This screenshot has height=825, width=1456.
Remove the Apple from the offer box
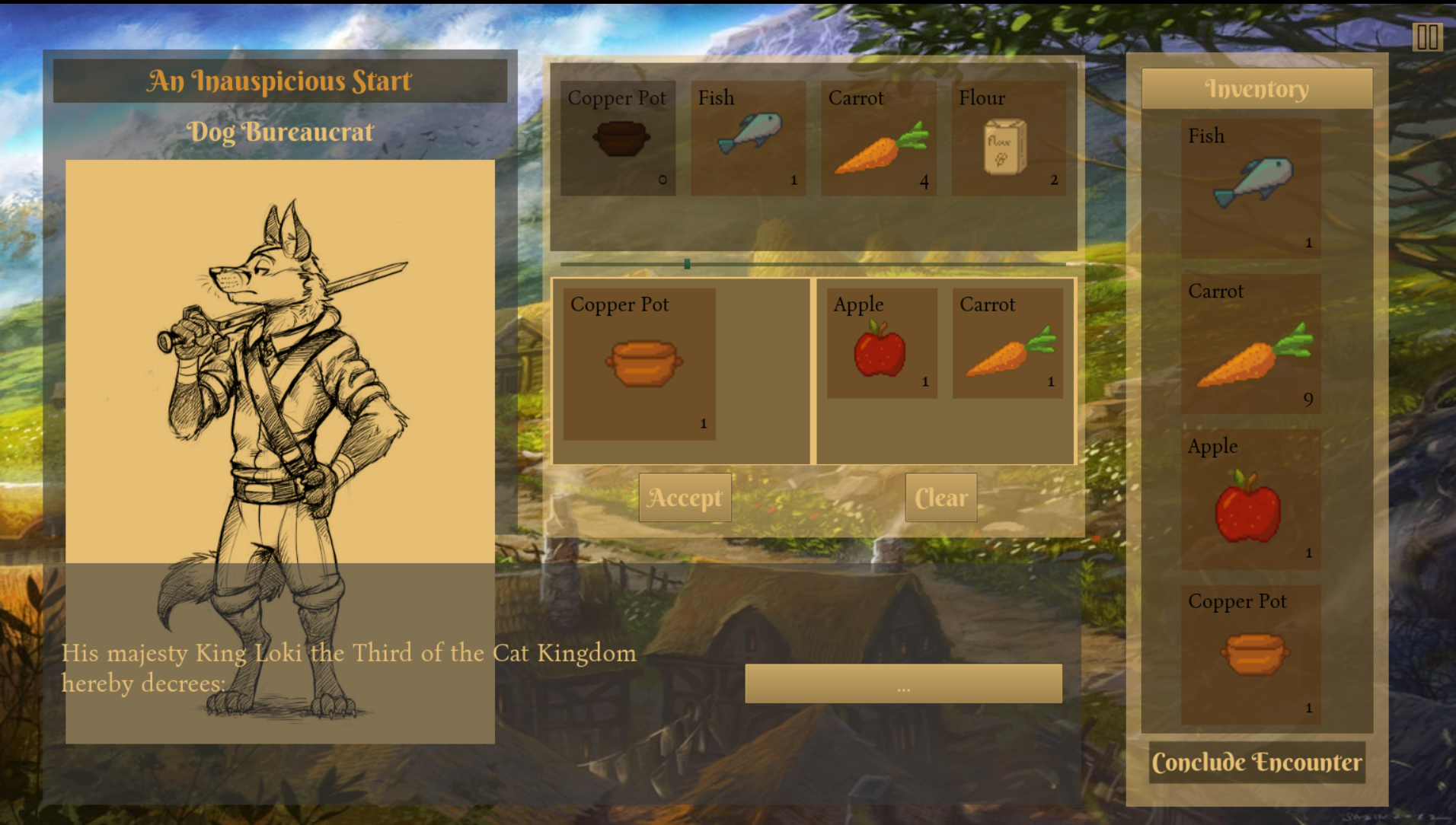pyautogui.click(x=882, y=343)
